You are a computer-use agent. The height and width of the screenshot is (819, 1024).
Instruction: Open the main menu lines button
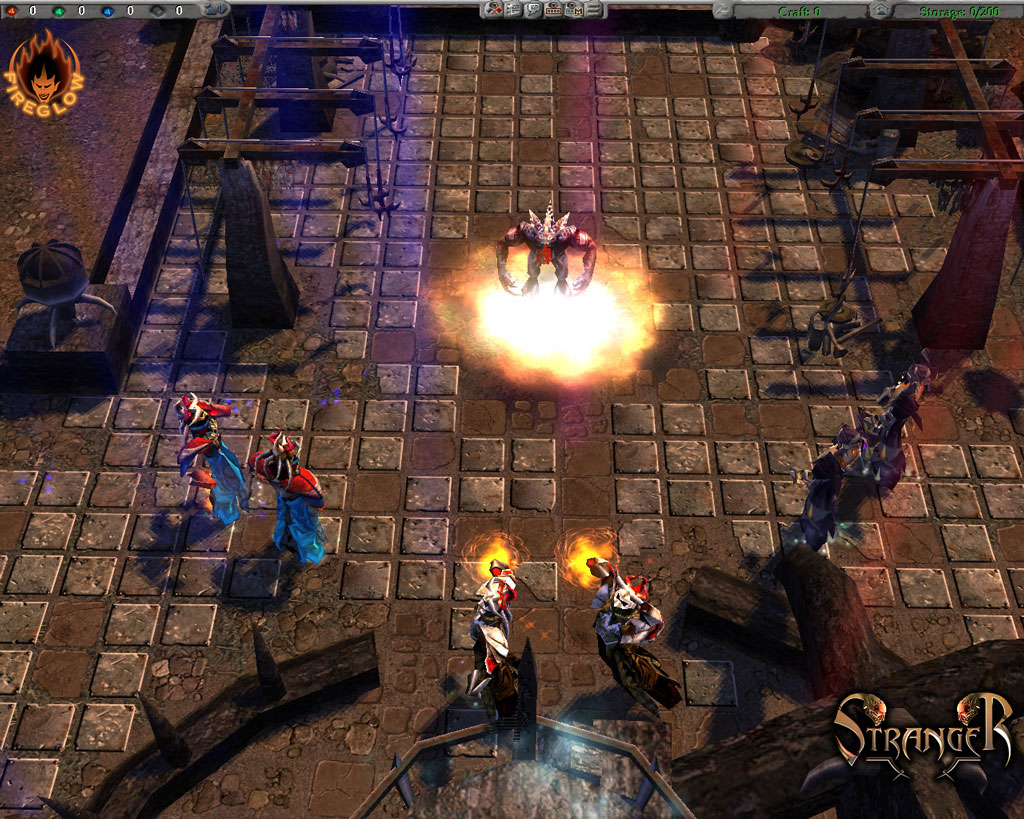595,10
